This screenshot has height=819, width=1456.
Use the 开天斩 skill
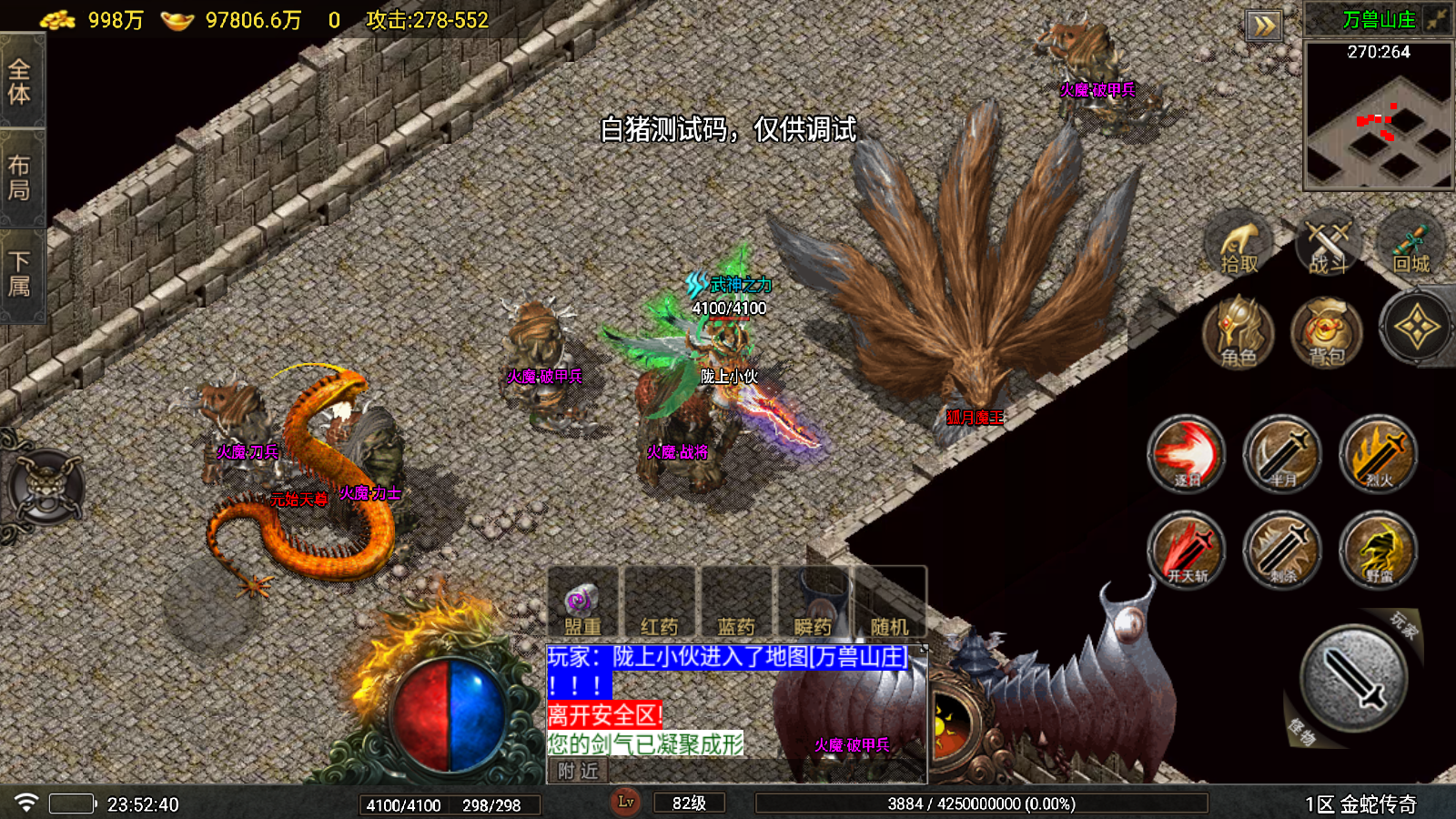point(1187,550)
